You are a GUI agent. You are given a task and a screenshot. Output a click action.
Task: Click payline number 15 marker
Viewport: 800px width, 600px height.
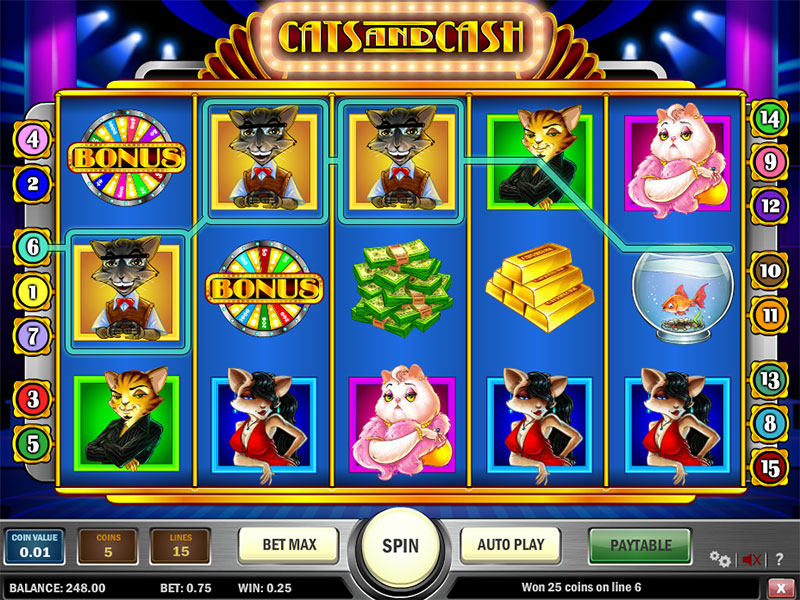[x=769, y=466]
